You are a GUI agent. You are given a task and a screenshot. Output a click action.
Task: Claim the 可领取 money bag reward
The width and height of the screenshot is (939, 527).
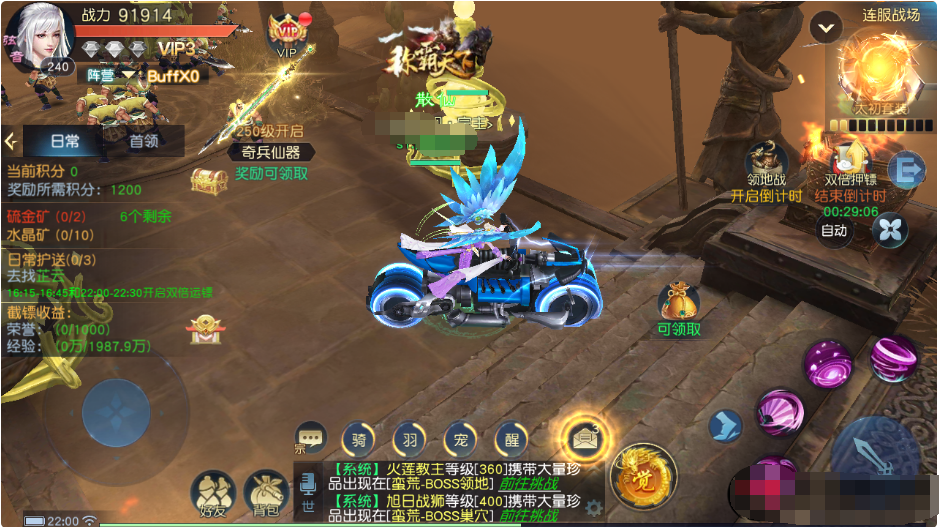[679, 301]
